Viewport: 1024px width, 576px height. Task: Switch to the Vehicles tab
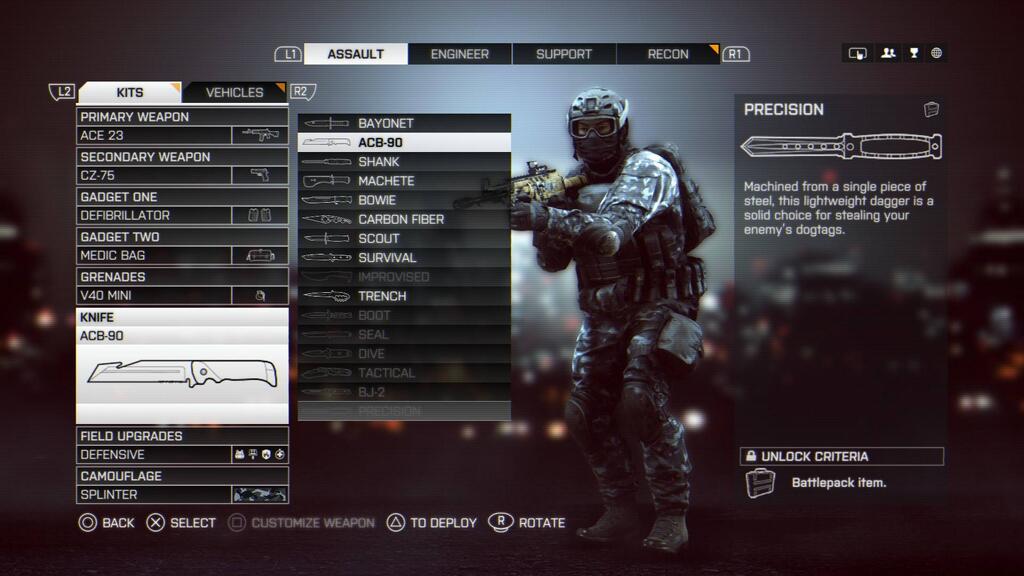tap(235, 92)
